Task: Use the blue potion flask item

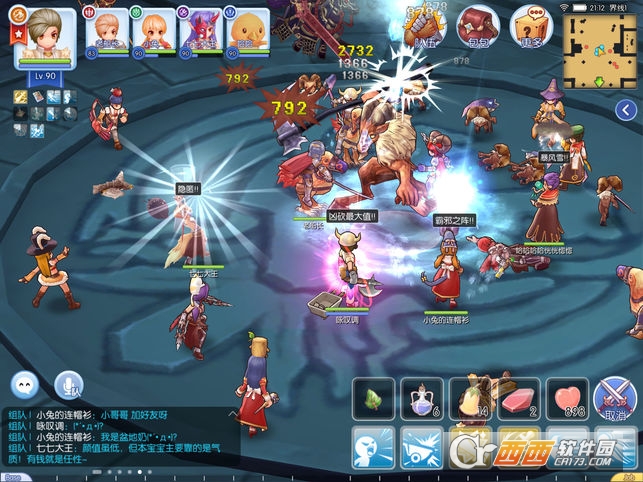Action: [x=421, y=398]
